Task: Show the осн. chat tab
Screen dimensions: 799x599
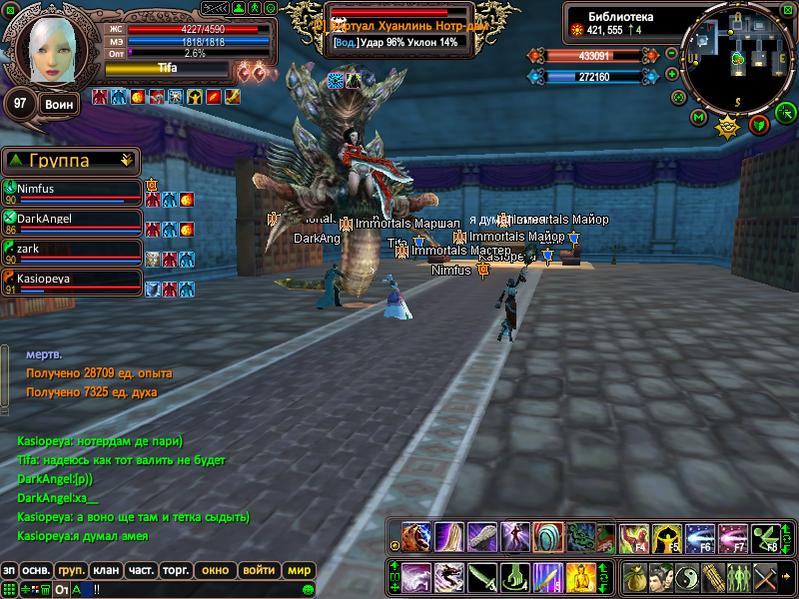Action: pyautogui.click(x=37, y=570)
